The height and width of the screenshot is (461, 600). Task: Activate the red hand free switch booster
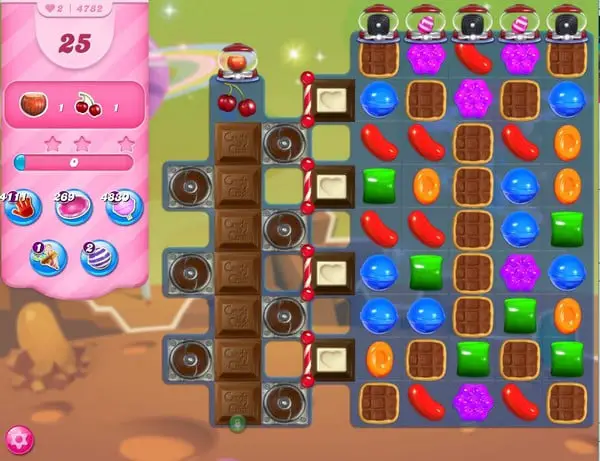point(21,208)
